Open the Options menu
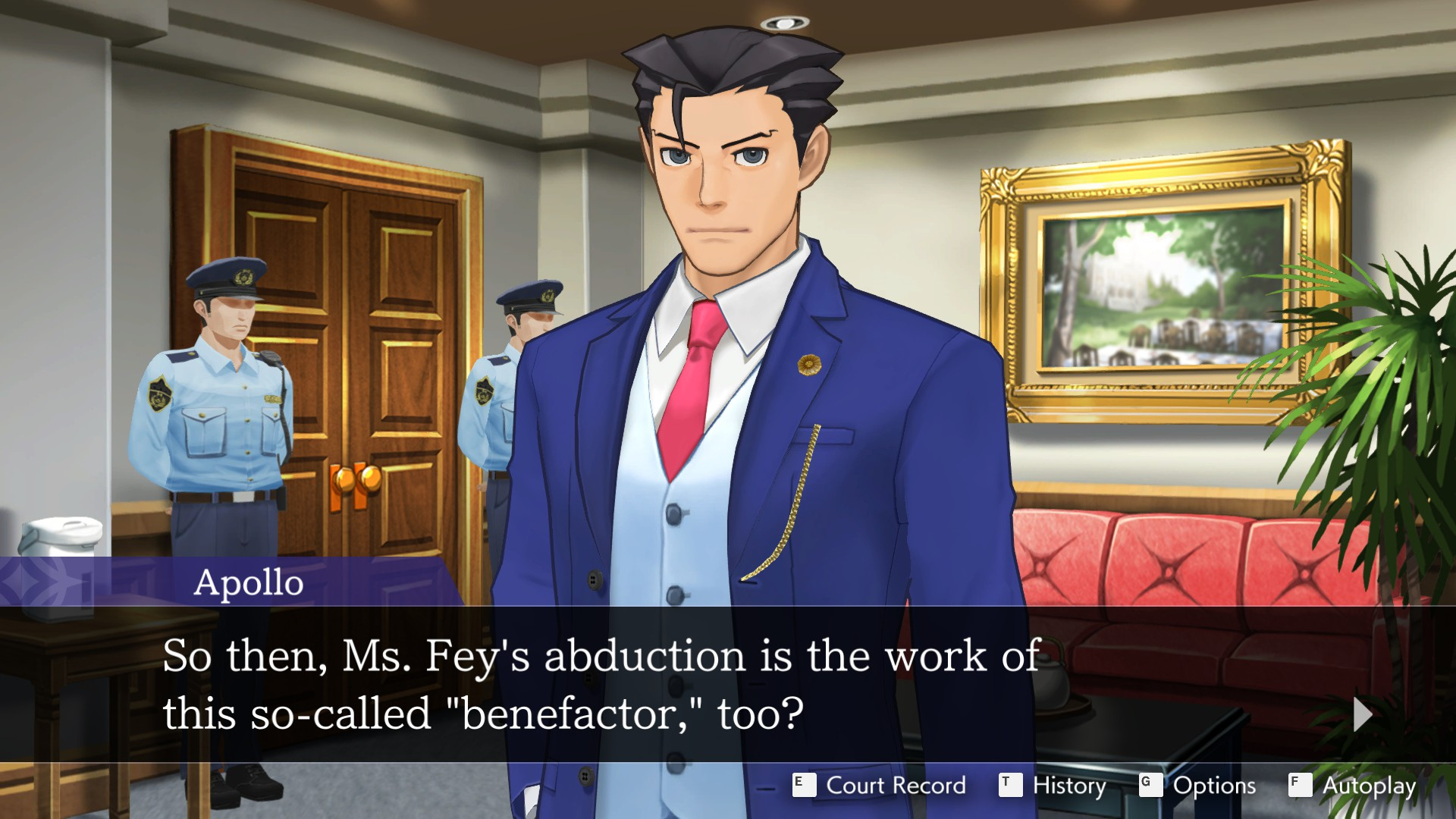1456x819 pixels. pos(1198,786)
